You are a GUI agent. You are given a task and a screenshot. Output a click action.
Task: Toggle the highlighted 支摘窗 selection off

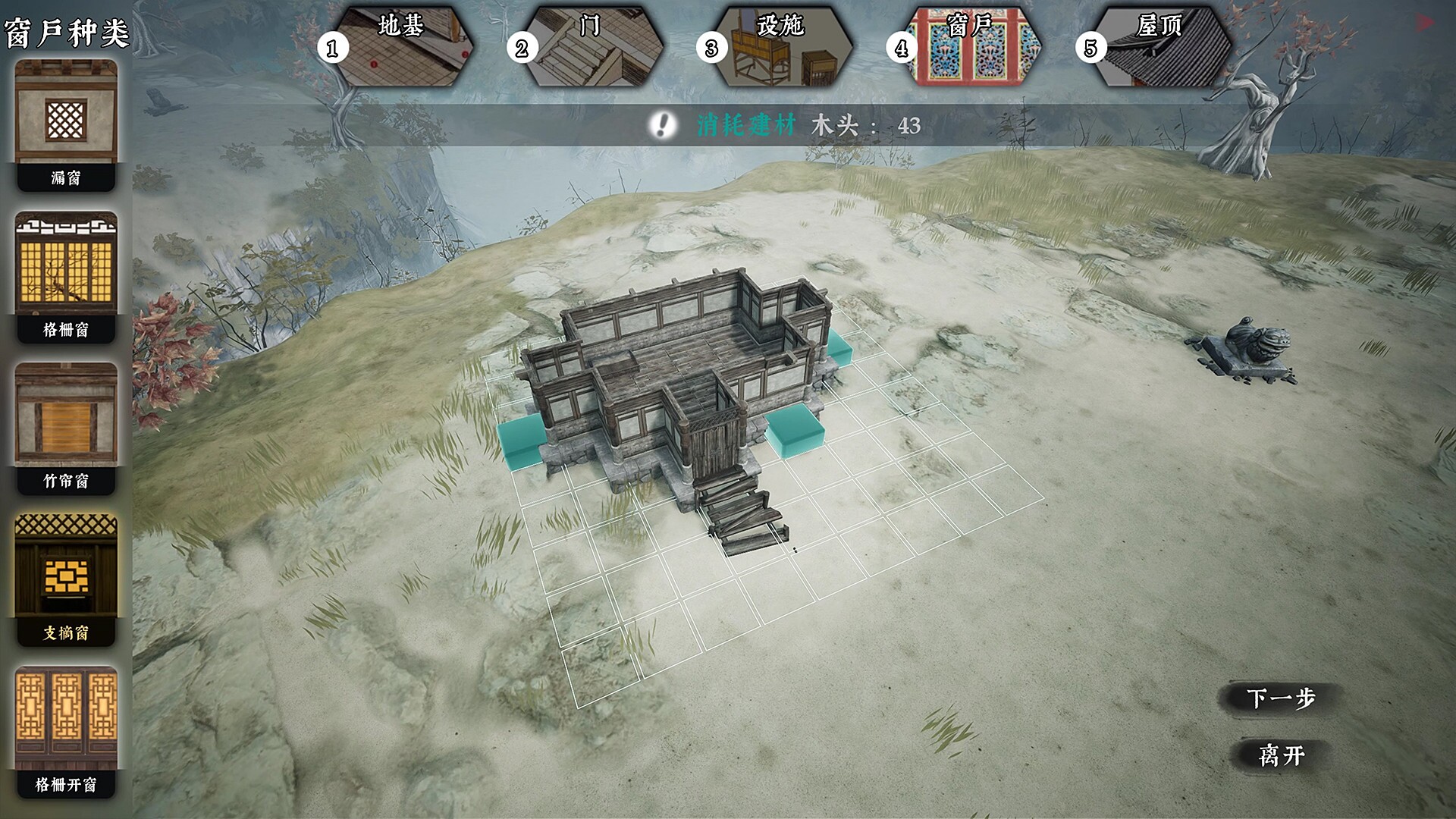(x=66, y=573)
